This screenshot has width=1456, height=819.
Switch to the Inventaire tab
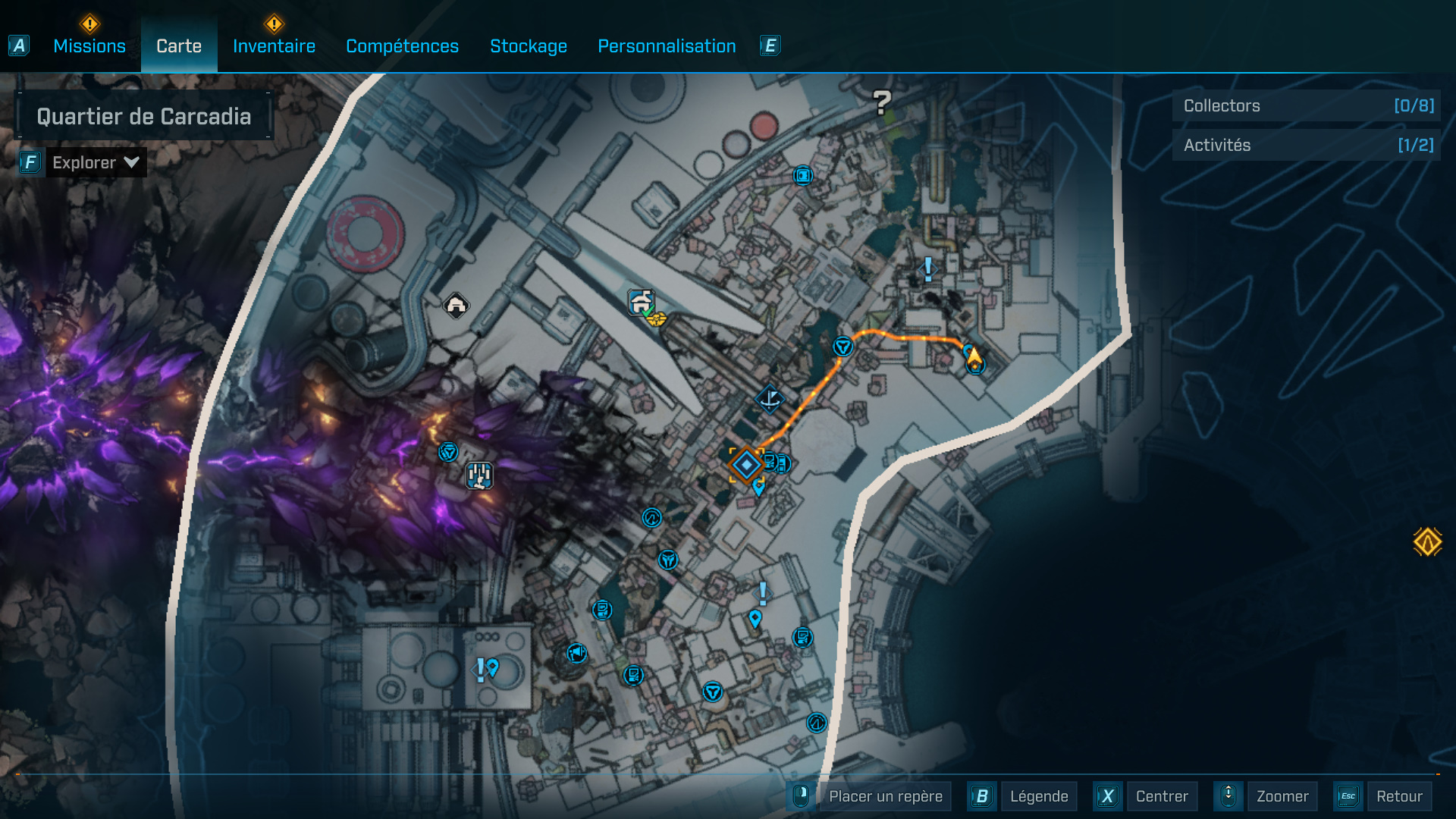[274, 45]
